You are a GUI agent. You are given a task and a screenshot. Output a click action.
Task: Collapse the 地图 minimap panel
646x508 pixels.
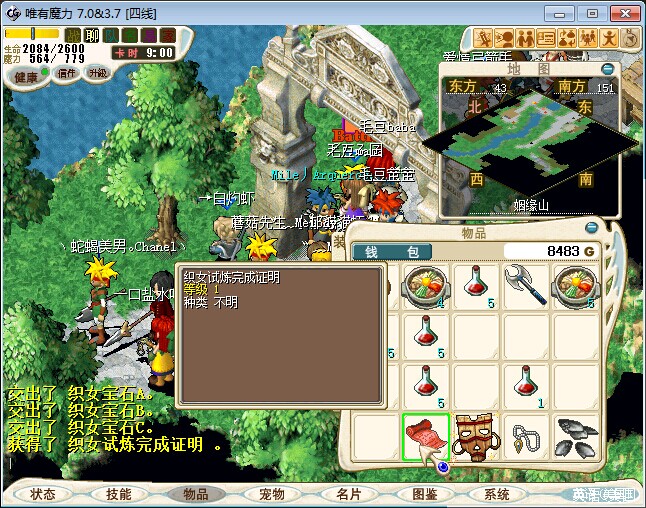pyautogui.click(x=609, y=69)
